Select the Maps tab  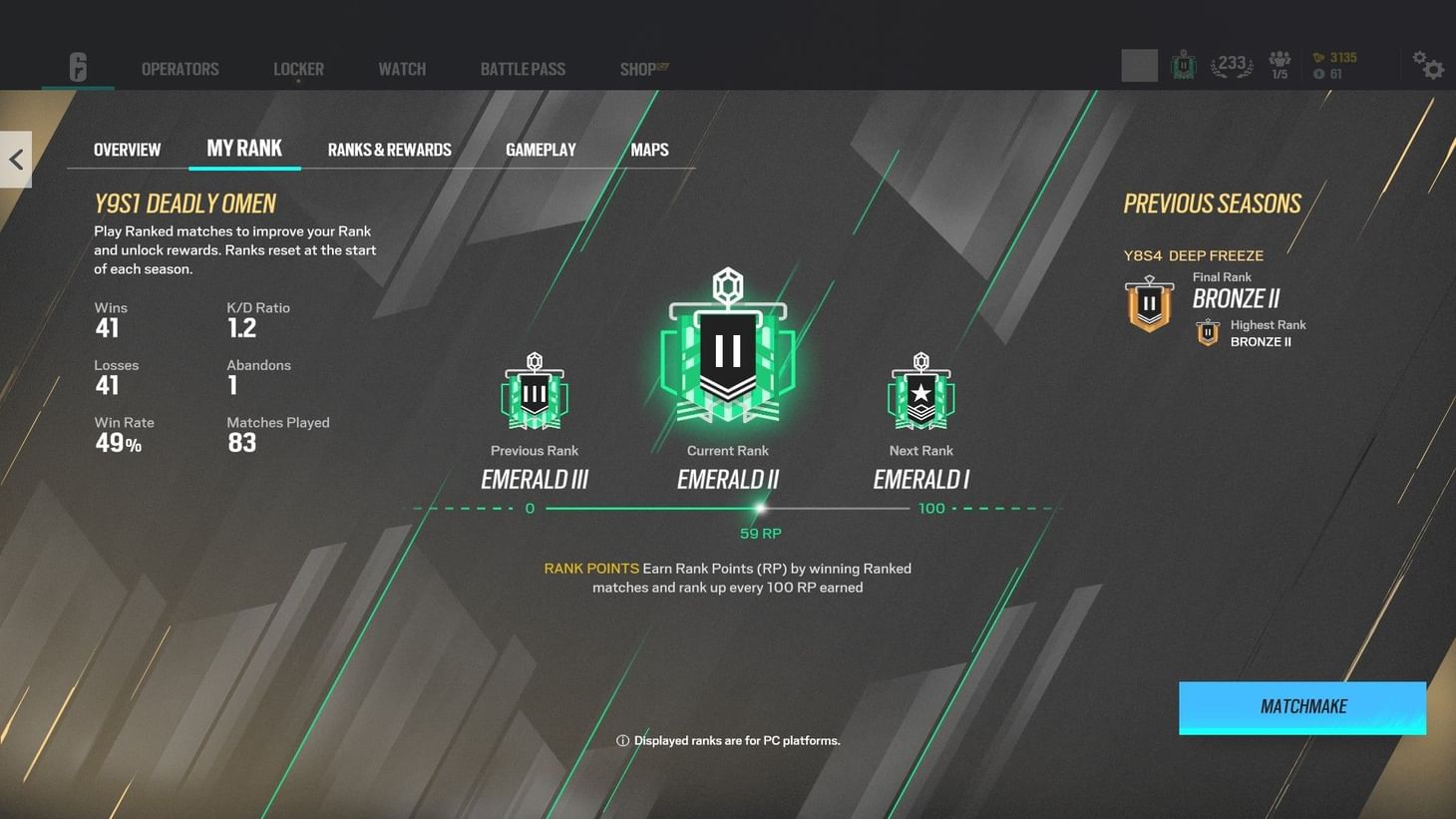pos(649,149)
